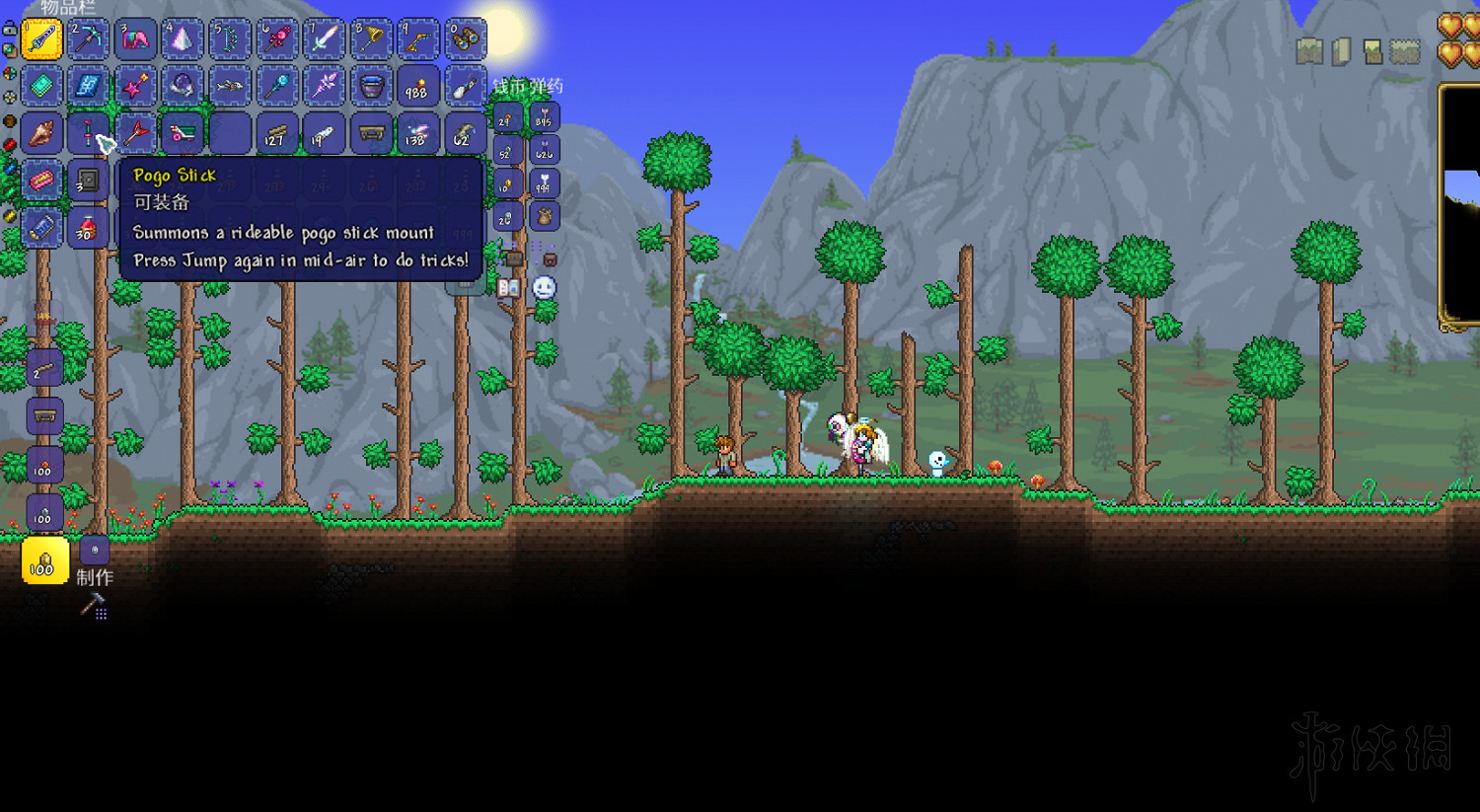Select the treasure bag below the ammo slots

[543, 216]
